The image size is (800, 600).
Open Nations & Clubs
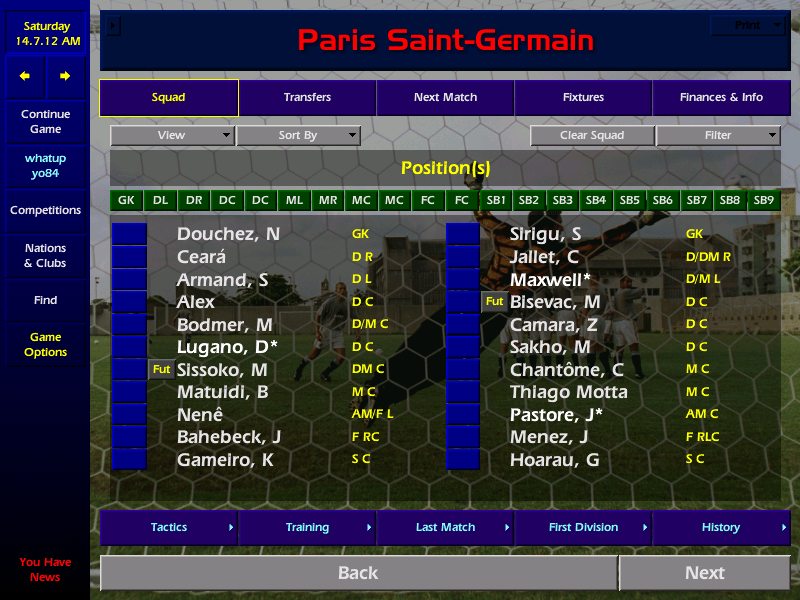(45, 256)
